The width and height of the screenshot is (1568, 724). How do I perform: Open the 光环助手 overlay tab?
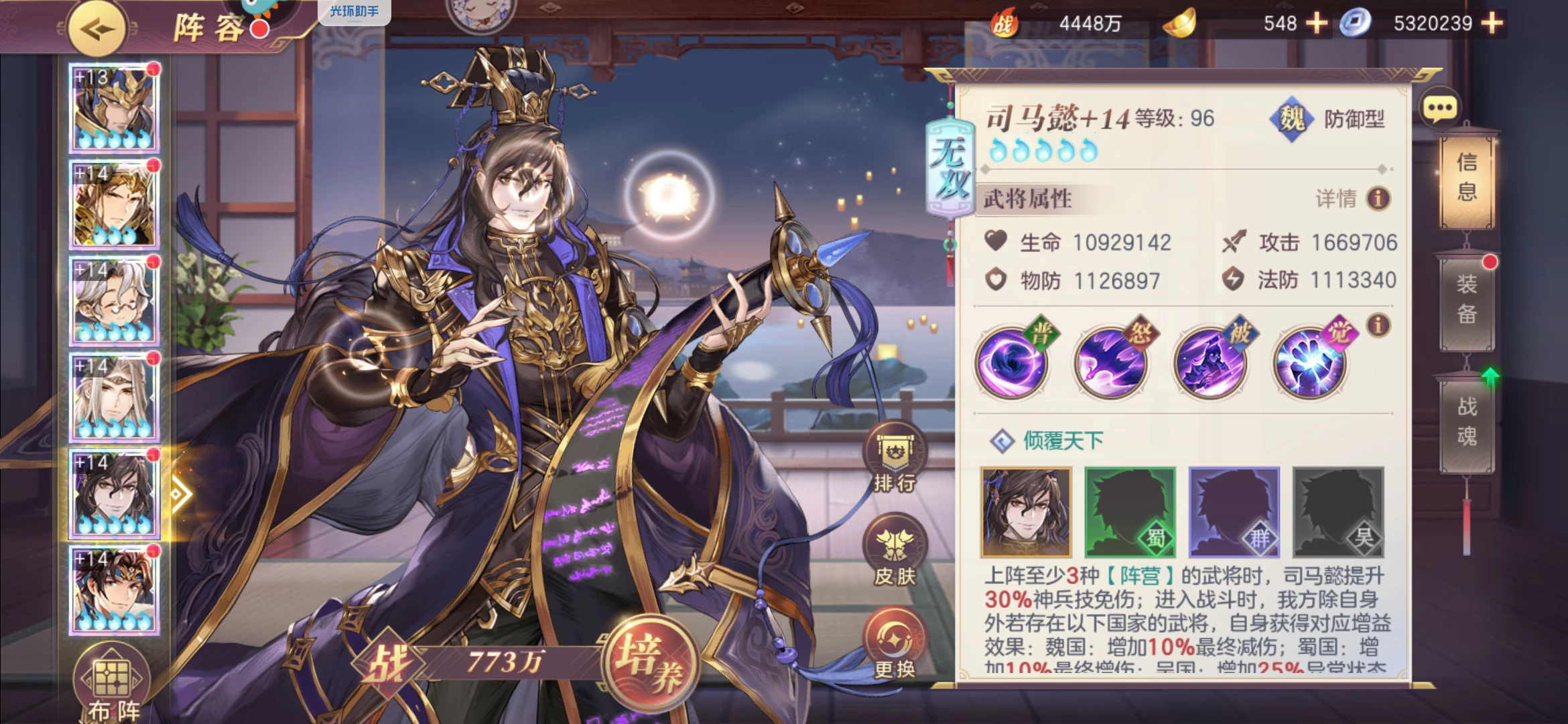point(354,11)
